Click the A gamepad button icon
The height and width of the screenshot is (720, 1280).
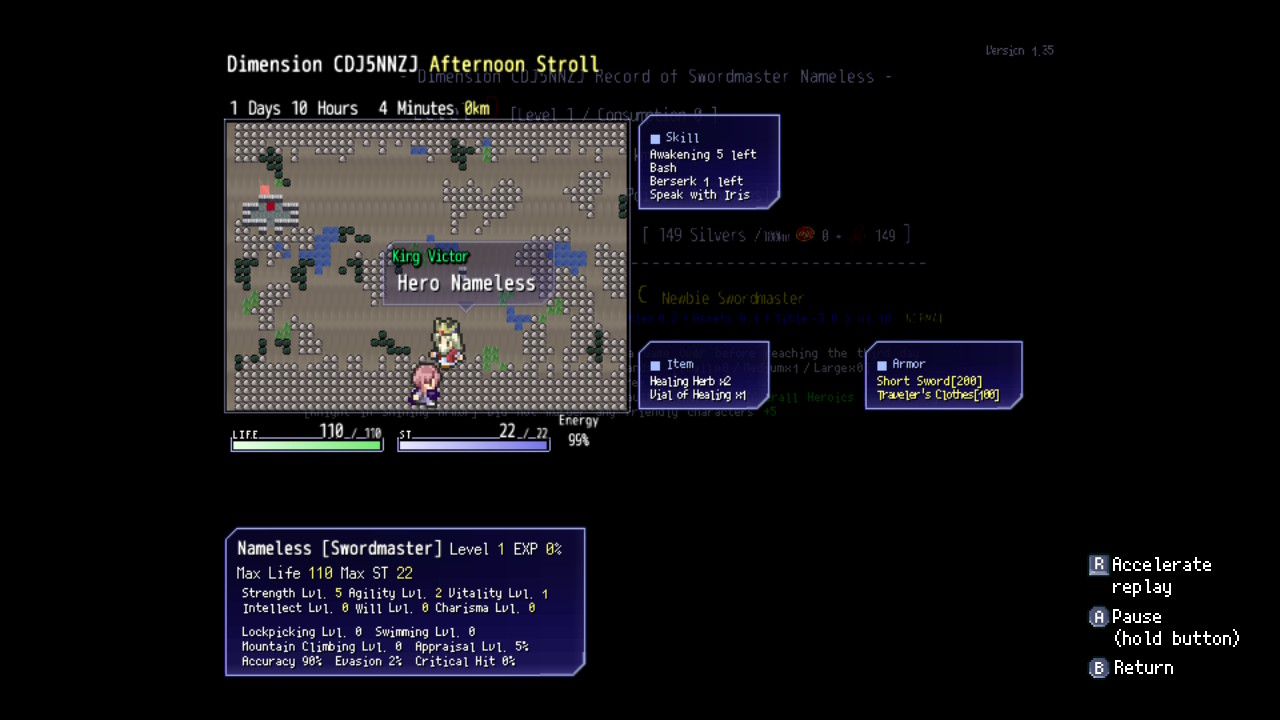point(1097,617)
